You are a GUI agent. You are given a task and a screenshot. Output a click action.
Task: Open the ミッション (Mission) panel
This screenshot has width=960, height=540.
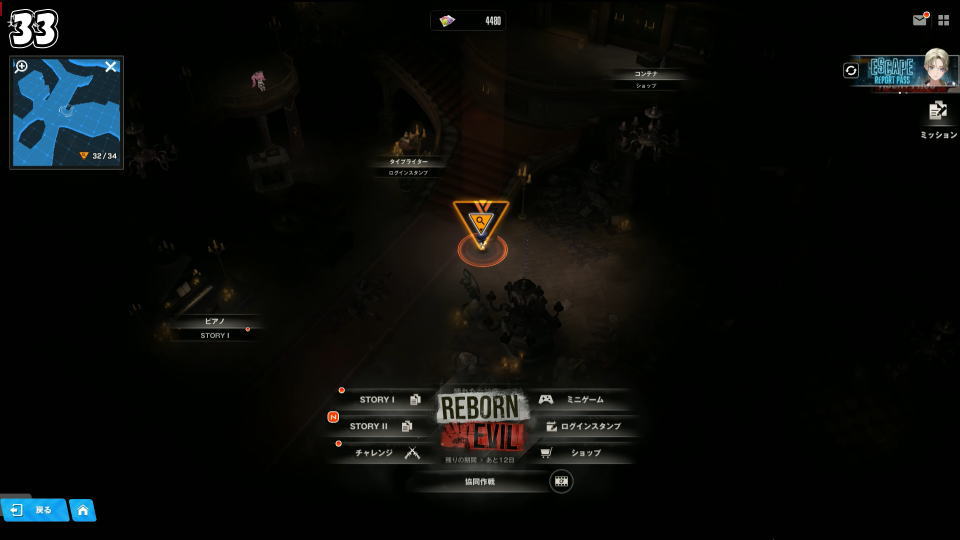(x=938, y=119)
